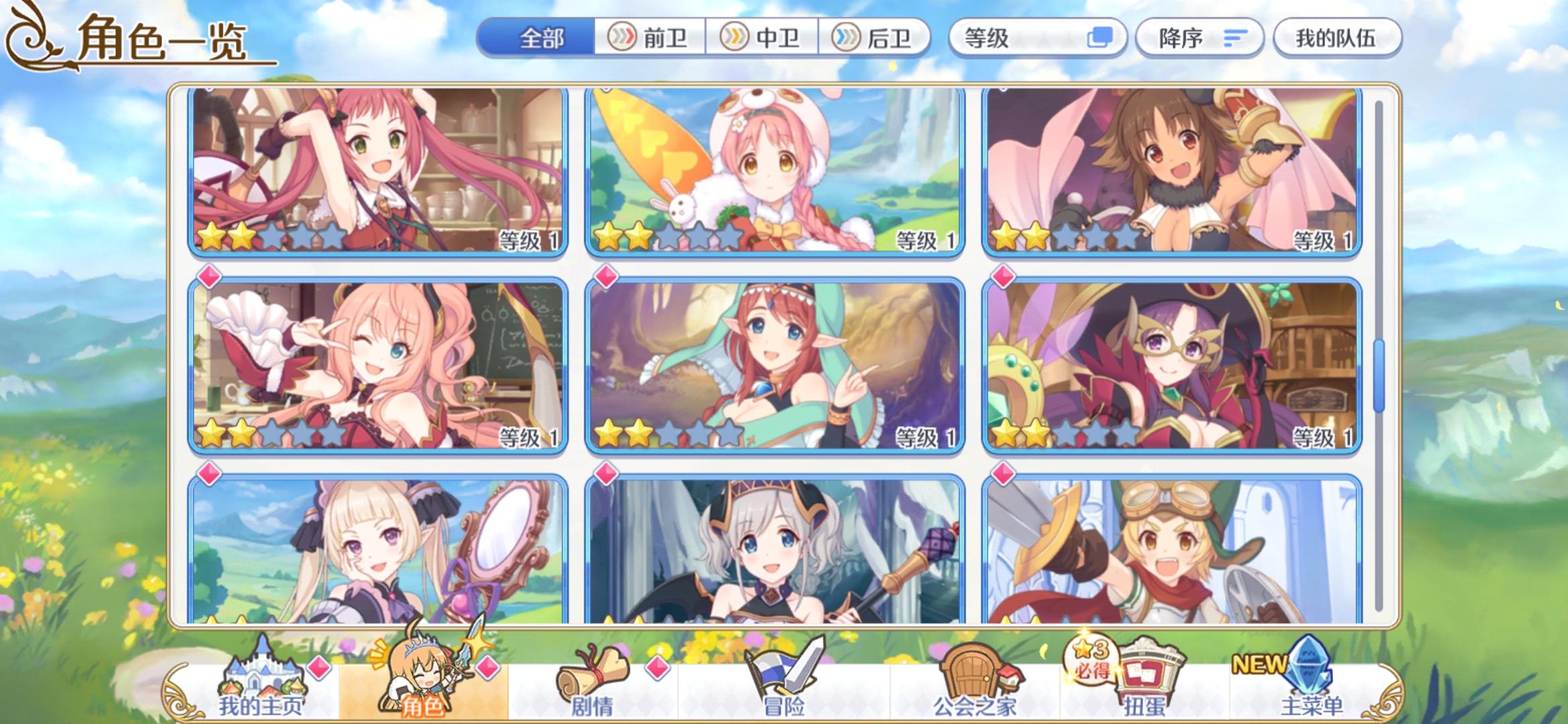Viewport: 1568px width, 724px height.
Task: Switch filter to 中卫 midguard
Action: (x=761, y=38)
